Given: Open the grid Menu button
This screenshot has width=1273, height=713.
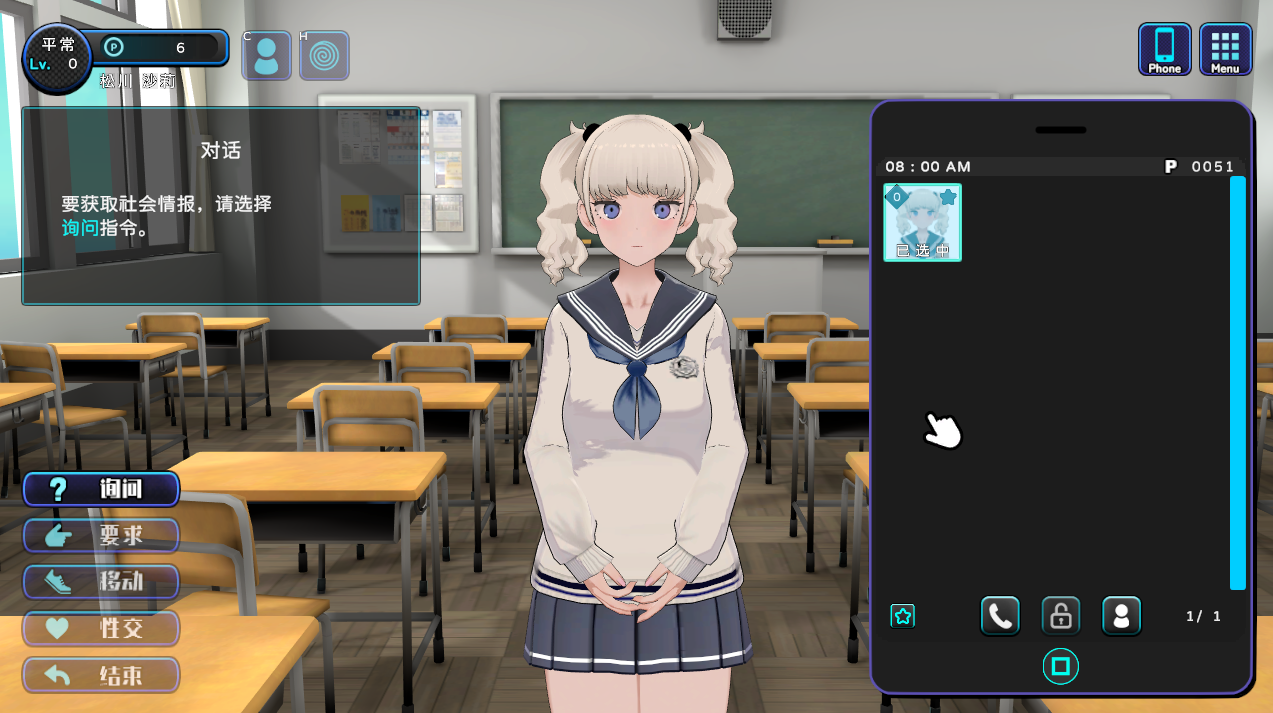Looking at the screenshot, I should [x=1225, y=49].
